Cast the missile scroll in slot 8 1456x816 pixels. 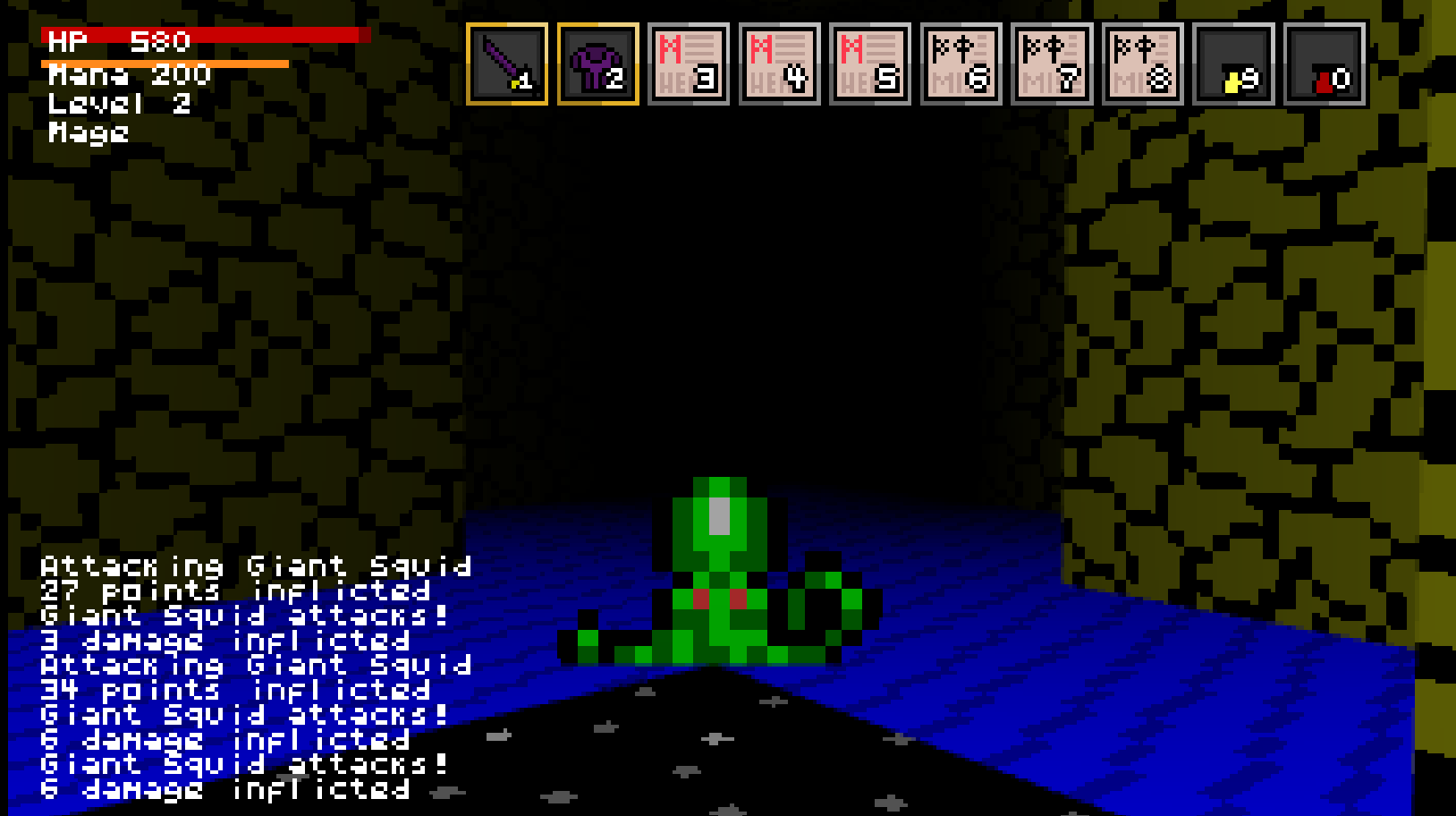pyautogui.click(x=1143, y=64)
